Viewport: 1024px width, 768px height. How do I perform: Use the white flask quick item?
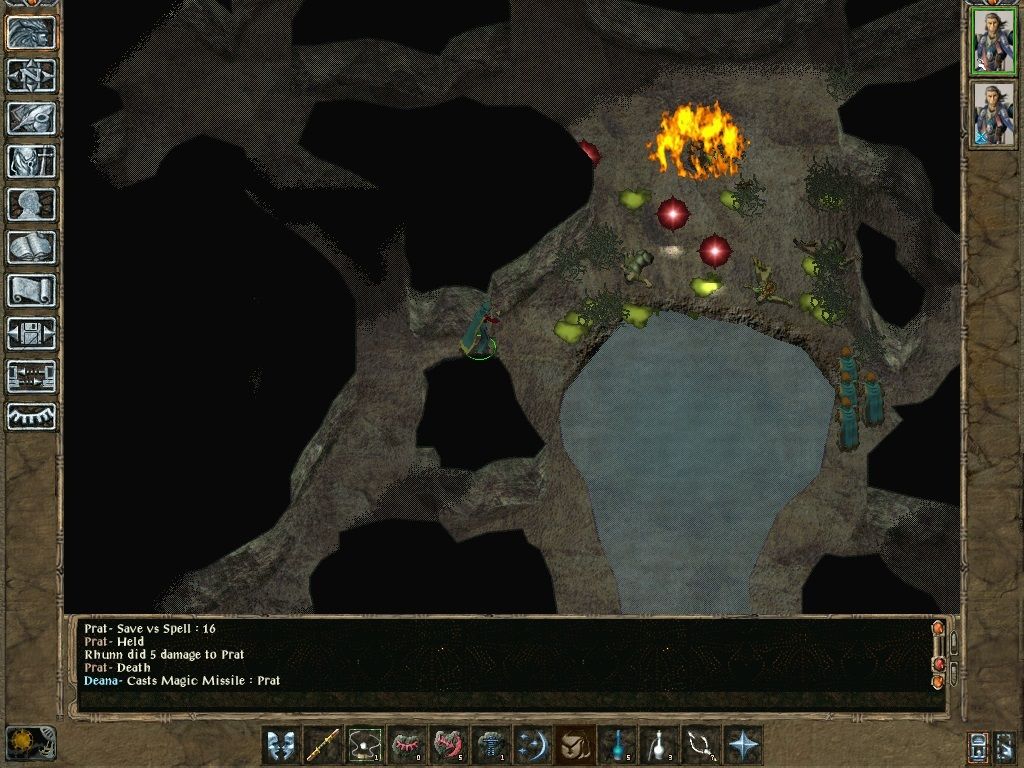pyautogui.click(x=659, y=745)
